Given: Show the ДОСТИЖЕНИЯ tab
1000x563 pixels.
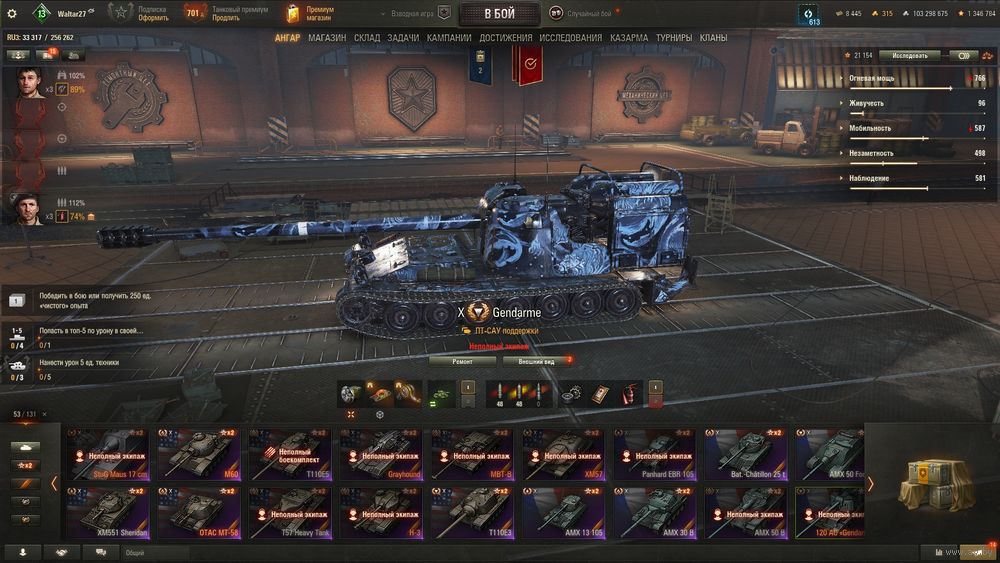Looking at the screenshot, I should point(506,38).
